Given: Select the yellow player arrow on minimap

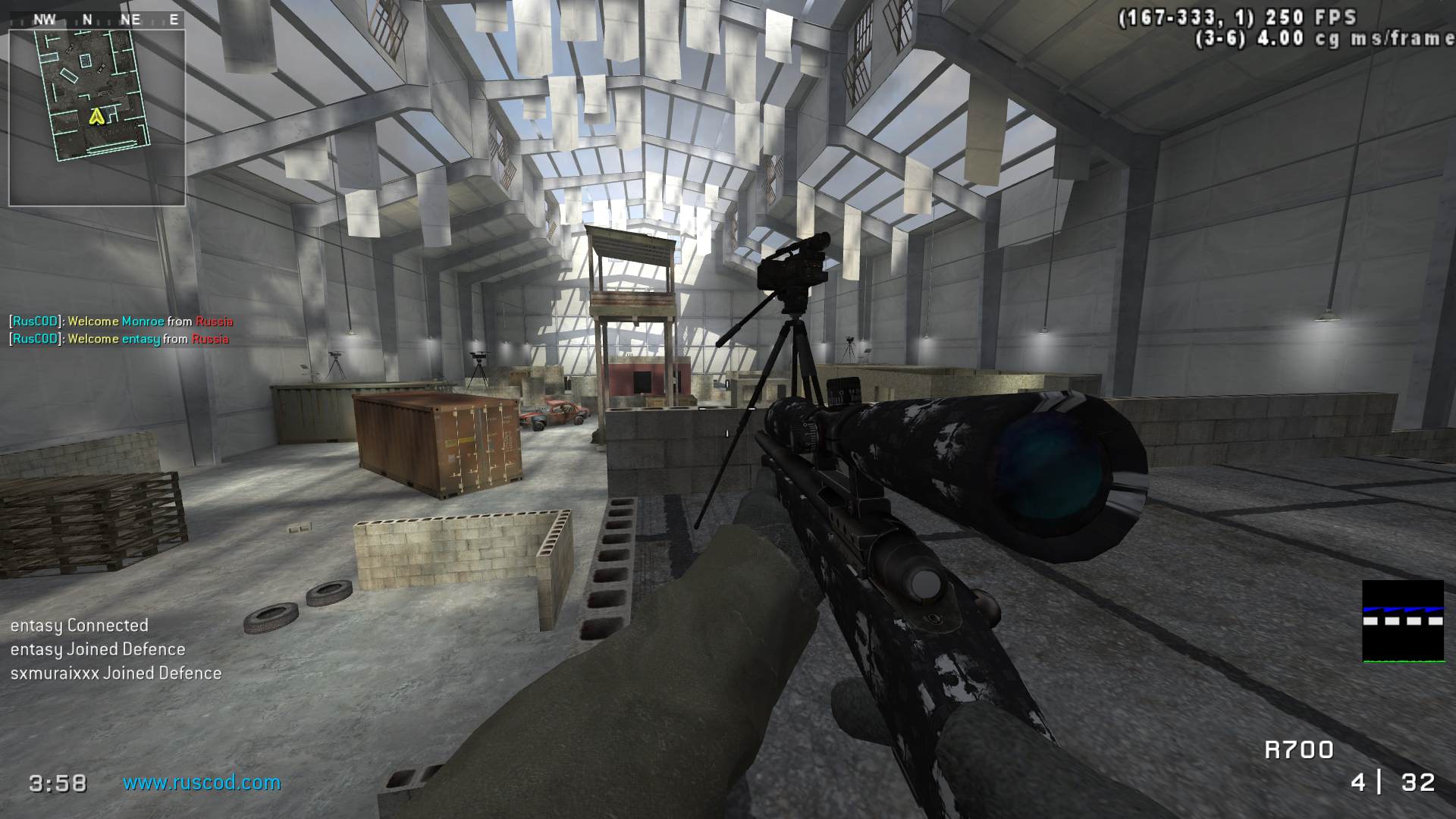Looking at the screenshot, I should point(96,115).
